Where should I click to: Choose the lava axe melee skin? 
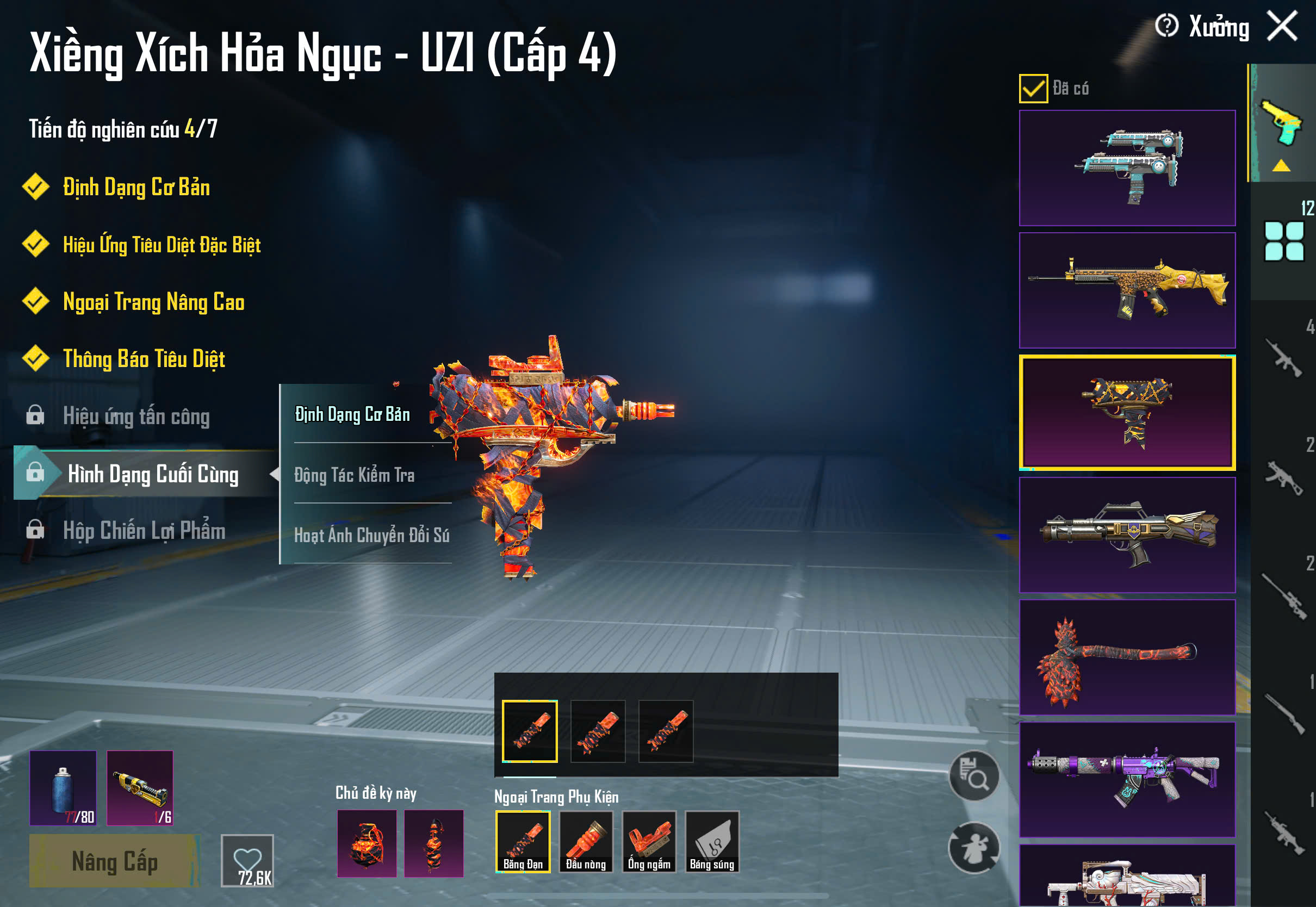point(1127,657)
